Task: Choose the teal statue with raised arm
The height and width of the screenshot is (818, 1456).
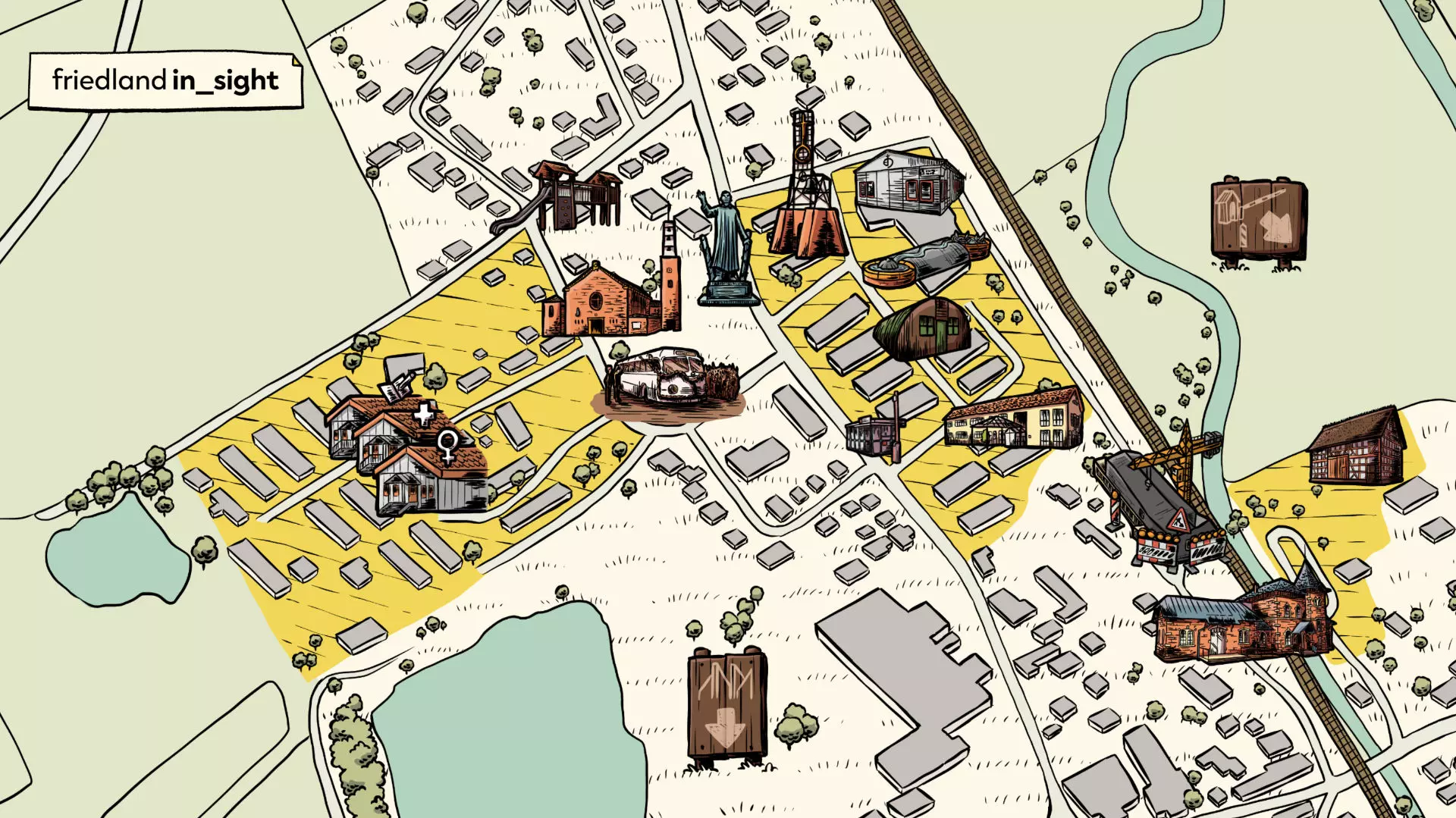Action: pyautogui.click(x=726, y=249)
